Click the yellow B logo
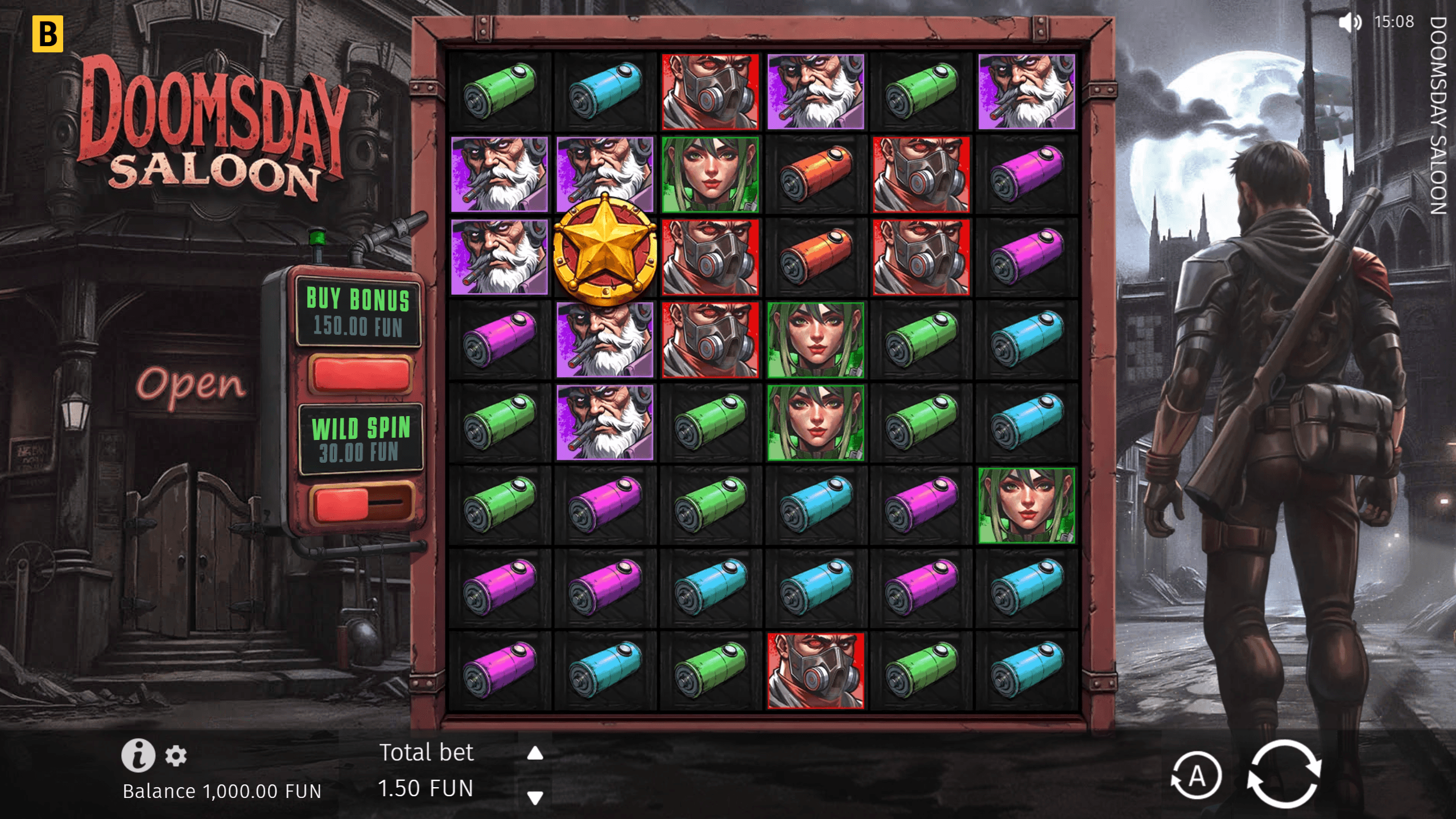The height and width of the screenshot is (819, 1456). 48,34
